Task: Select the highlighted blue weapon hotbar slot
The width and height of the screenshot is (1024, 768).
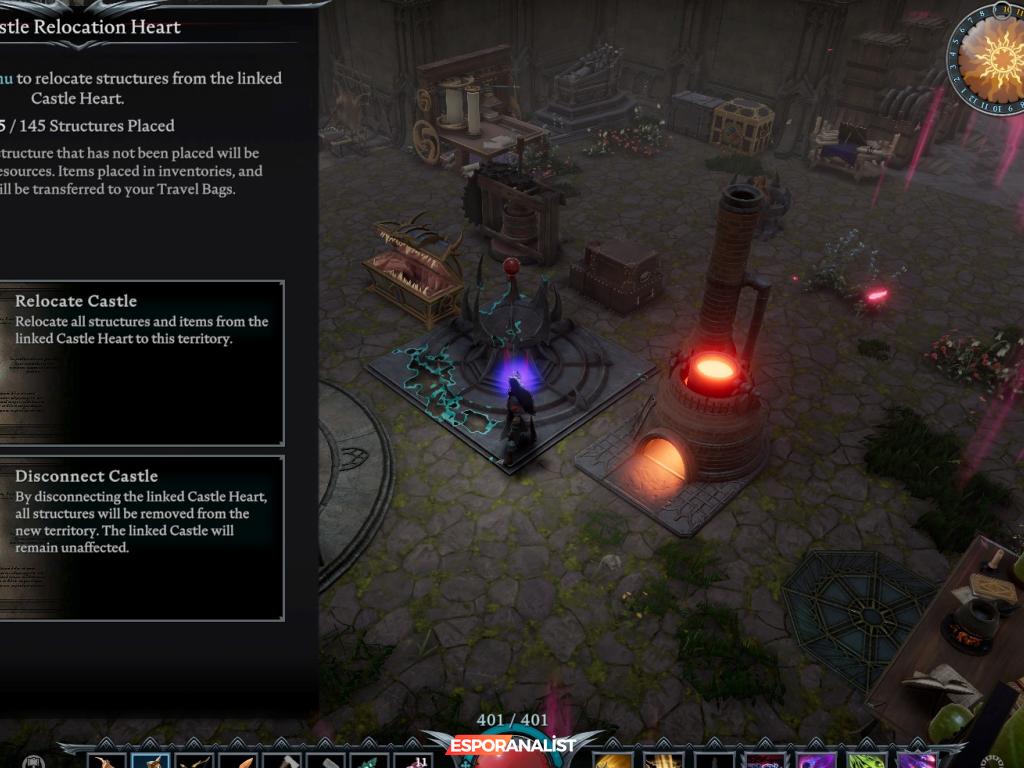Action: click(x=150, y=759)
